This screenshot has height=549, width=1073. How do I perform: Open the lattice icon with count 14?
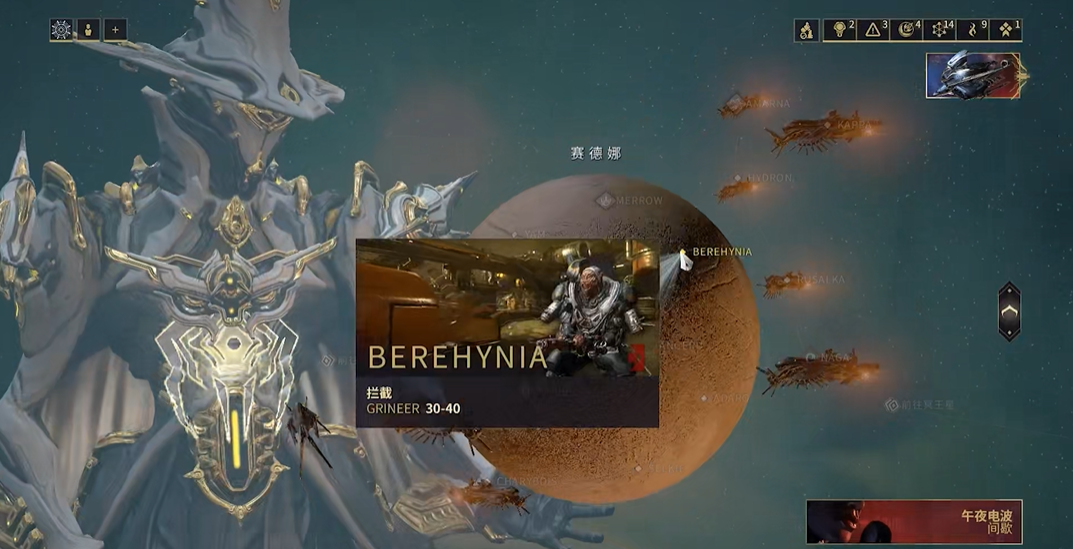tap(940, 30)
